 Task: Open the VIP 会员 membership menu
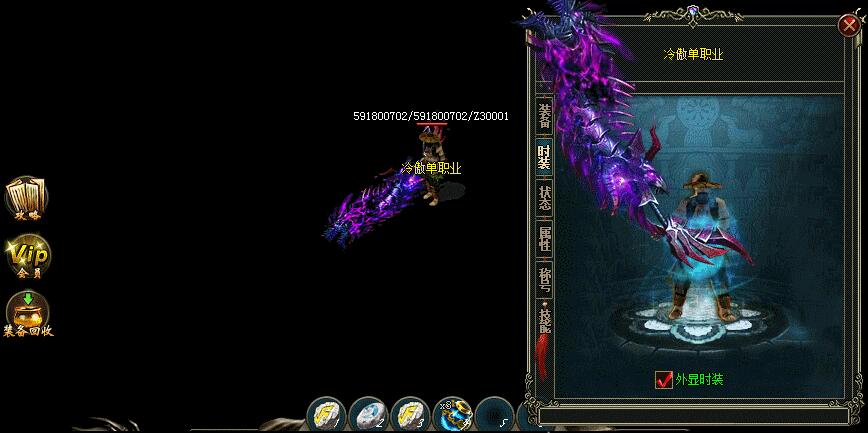[27, 256]
